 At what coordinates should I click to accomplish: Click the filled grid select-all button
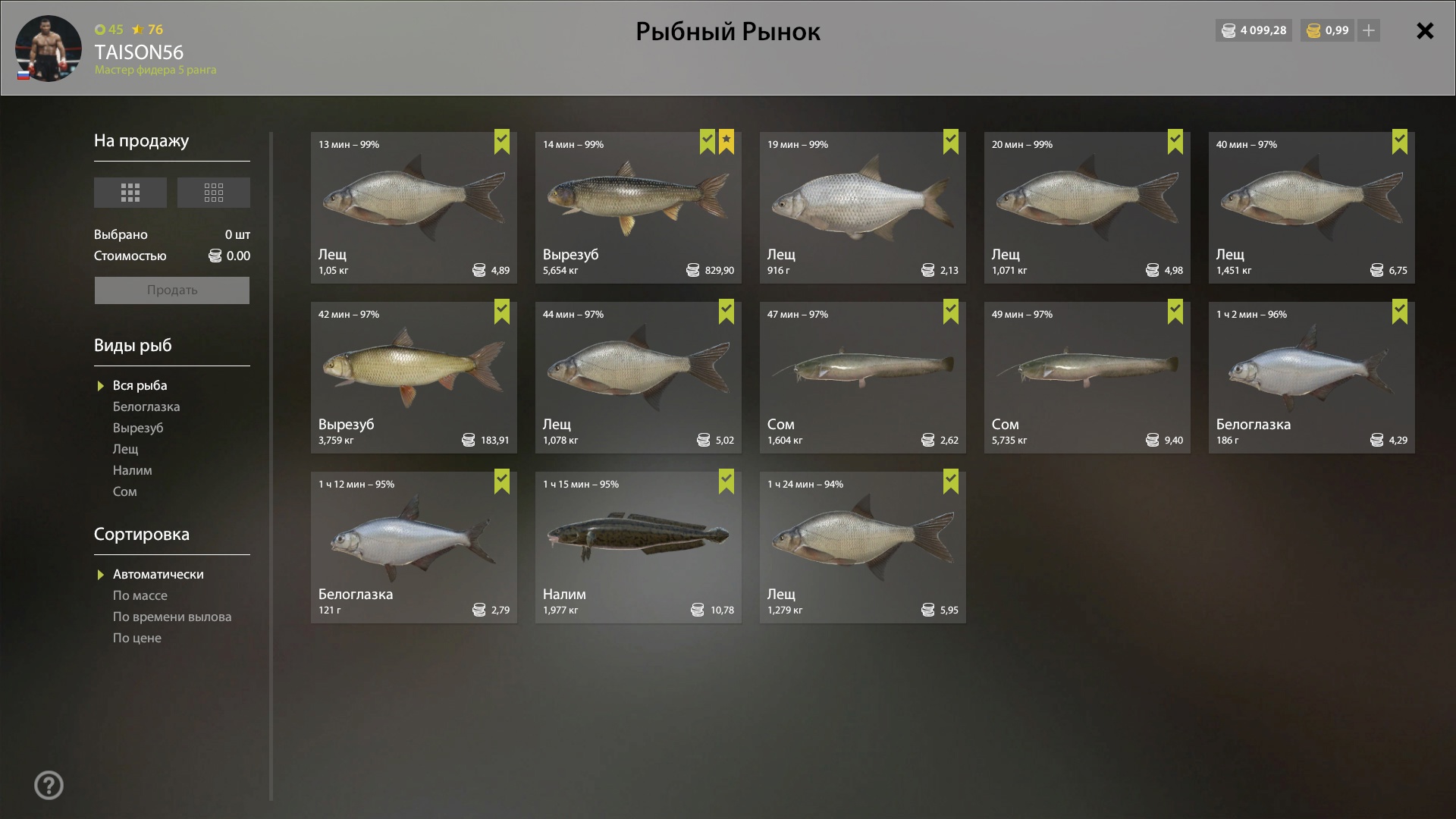(x=130, y=193)
